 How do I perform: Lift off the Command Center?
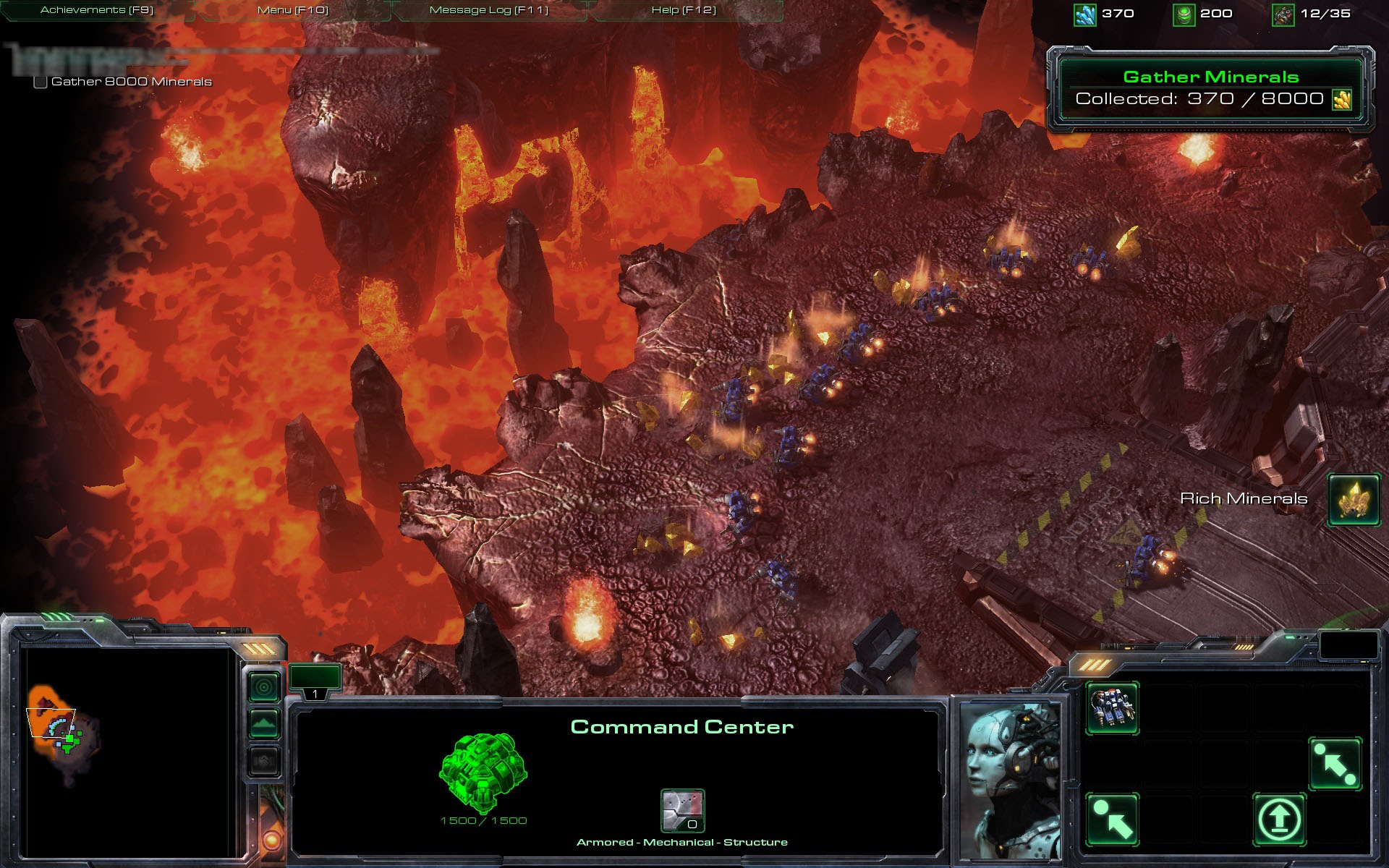click(1279, 819)
